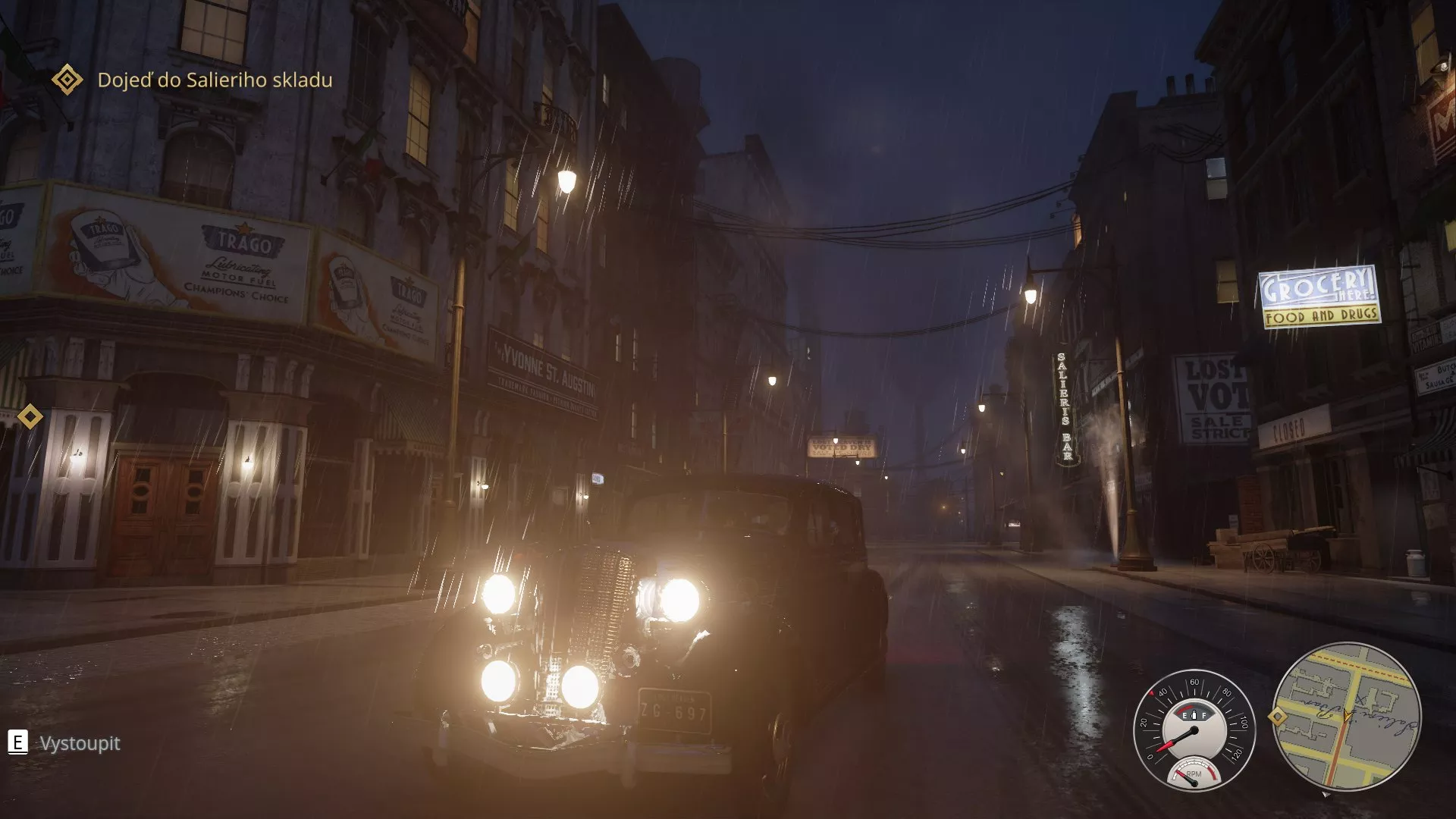This screenshot has width=1456, height=819.
Task: Click the E key prompt box
Action: pos(17,742)
